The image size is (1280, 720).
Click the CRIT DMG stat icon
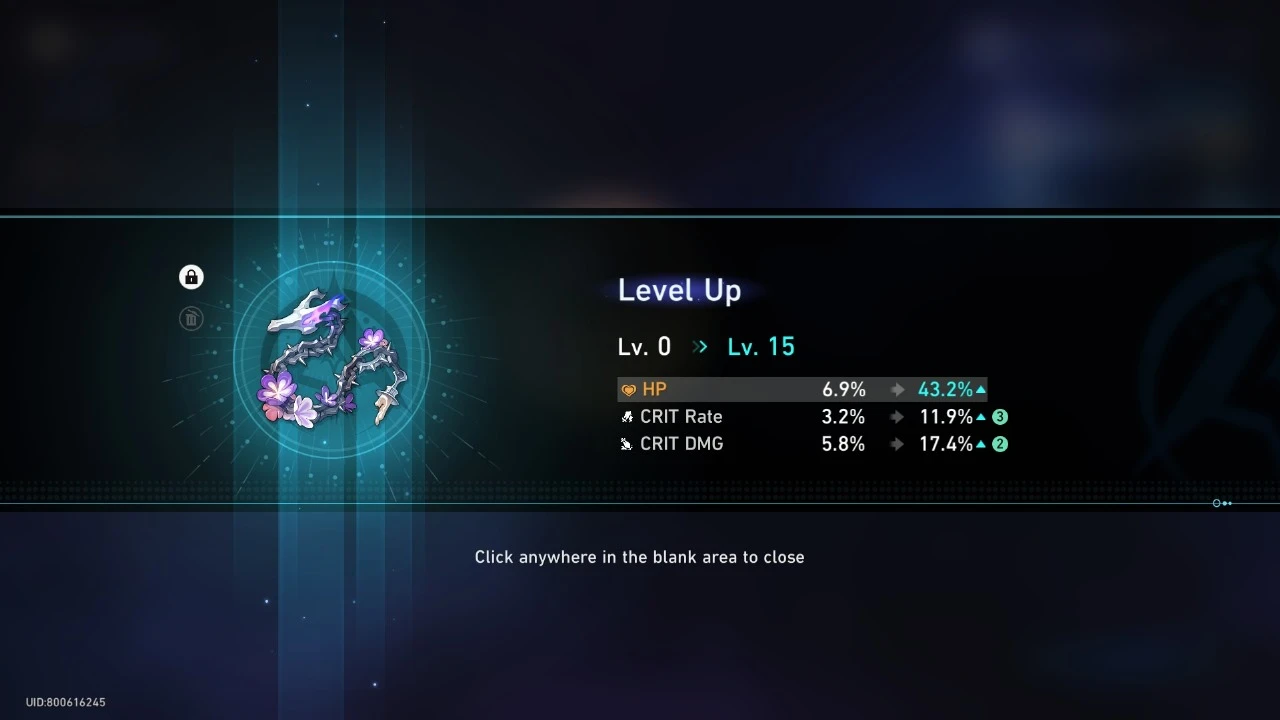click(627, 444)
